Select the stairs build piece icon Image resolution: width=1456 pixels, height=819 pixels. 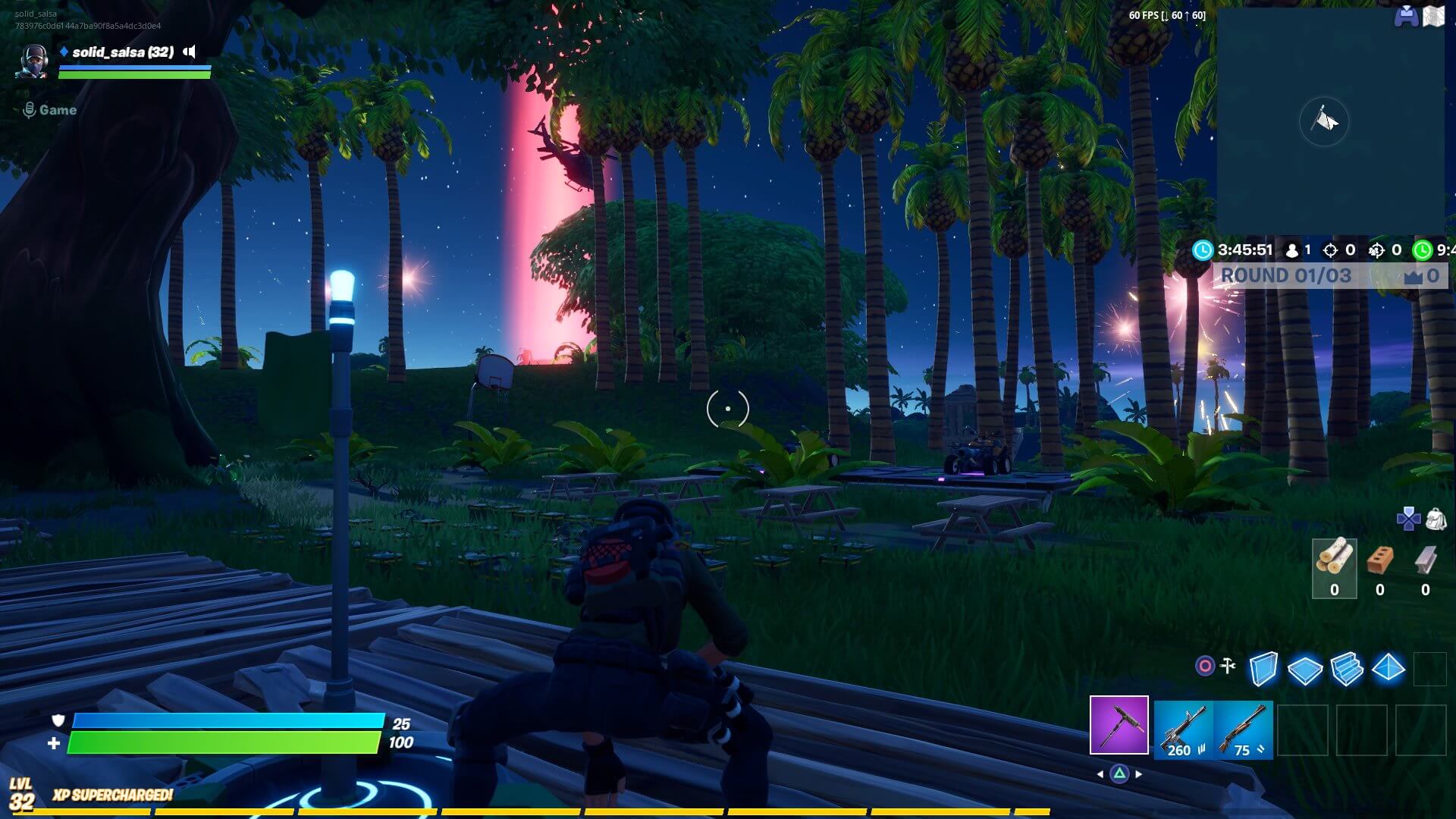tap(1347, 670)
